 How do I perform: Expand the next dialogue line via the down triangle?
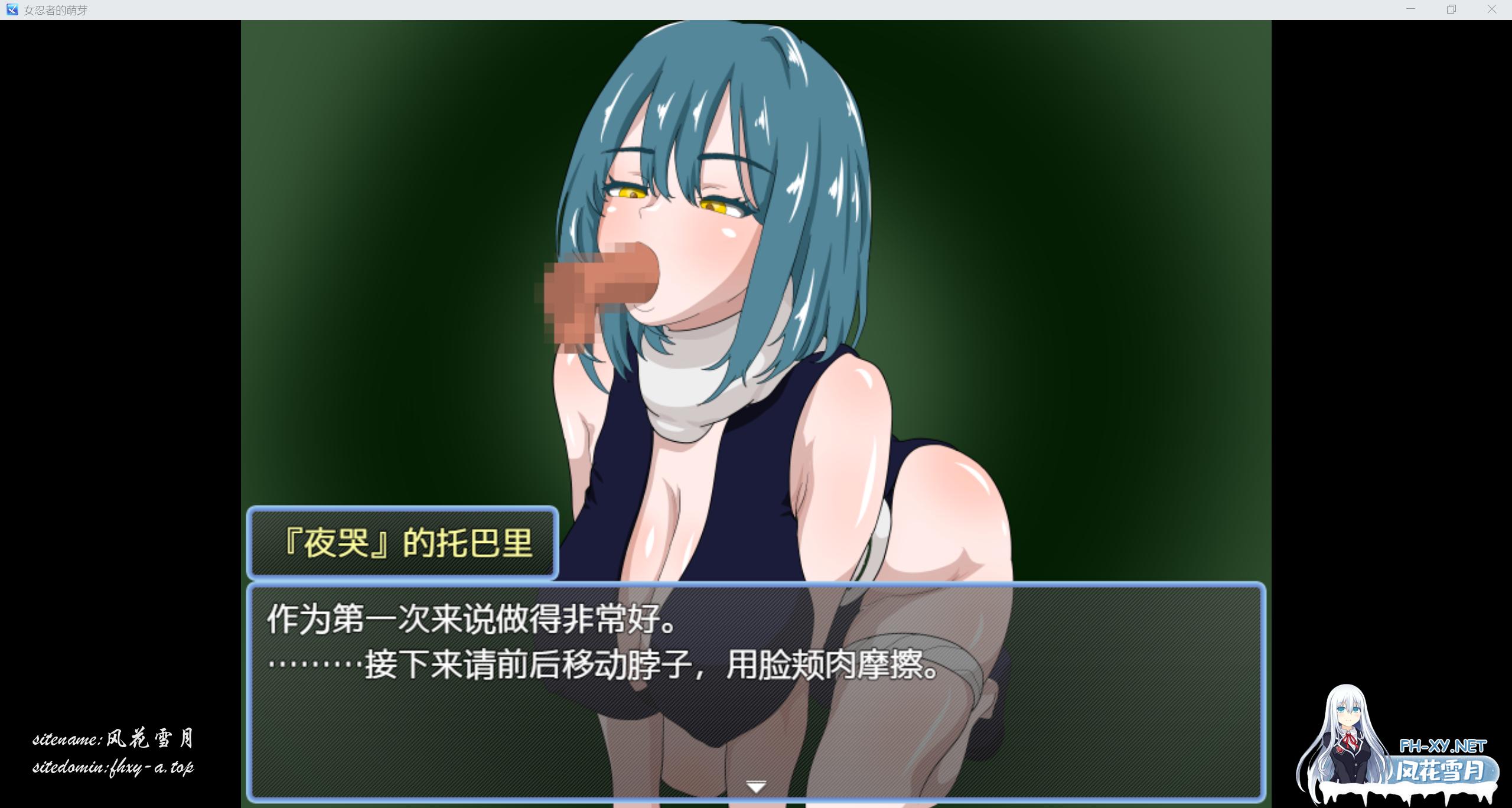pyautogui.click(x=756, y=786)
